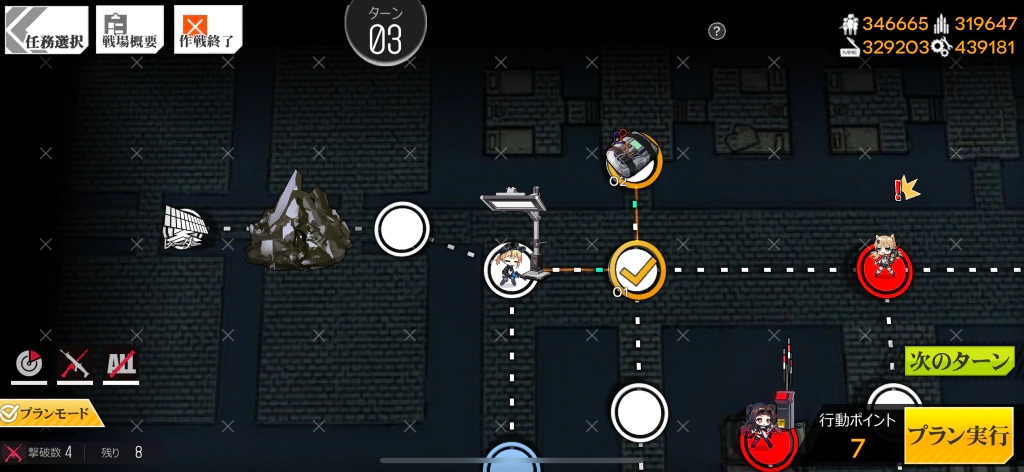
Task: Open the 戦場概要 battlefield overview
Action: (130, 30)
